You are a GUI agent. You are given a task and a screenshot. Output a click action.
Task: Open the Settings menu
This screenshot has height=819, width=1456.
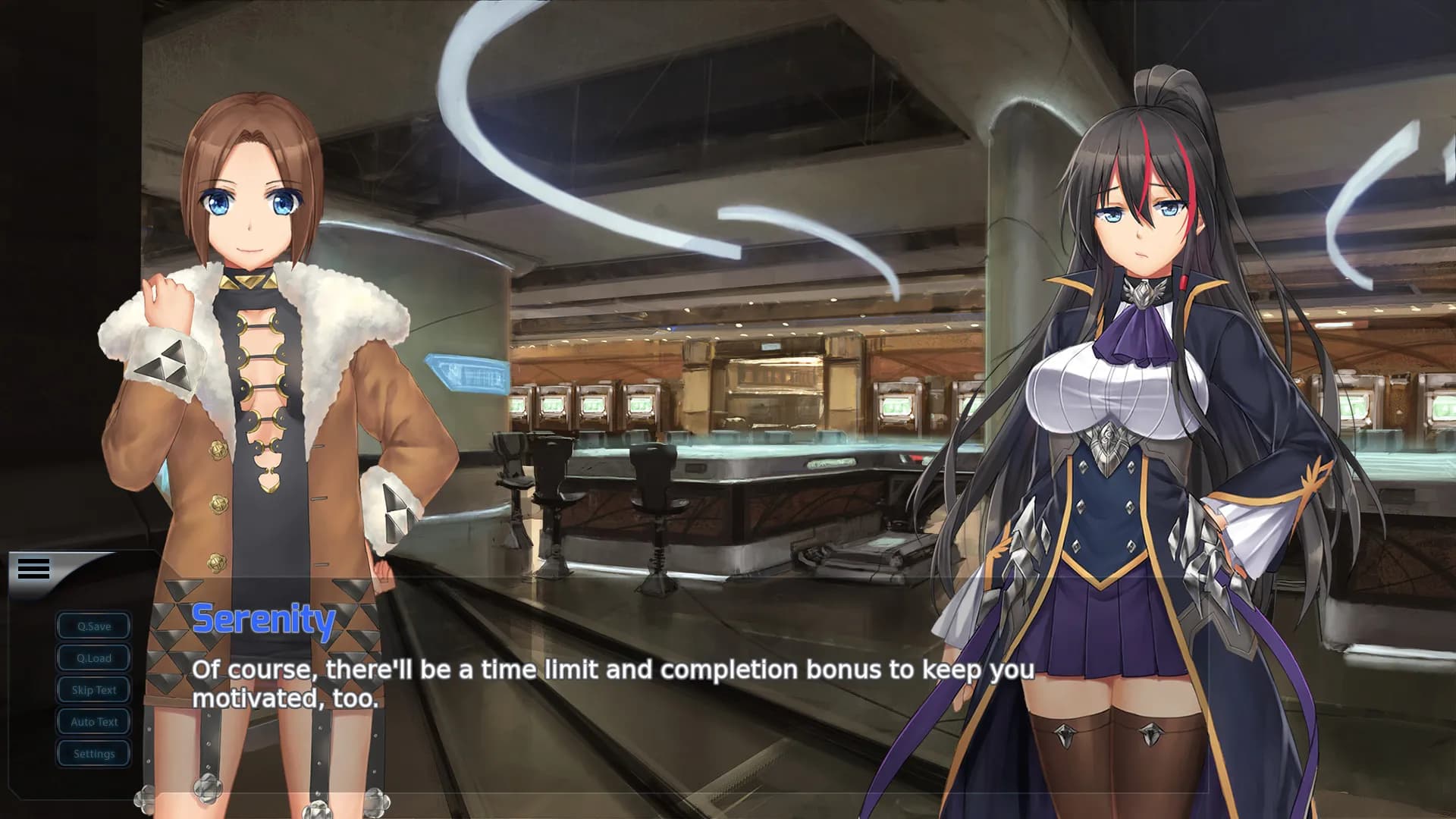click(93, 753)
